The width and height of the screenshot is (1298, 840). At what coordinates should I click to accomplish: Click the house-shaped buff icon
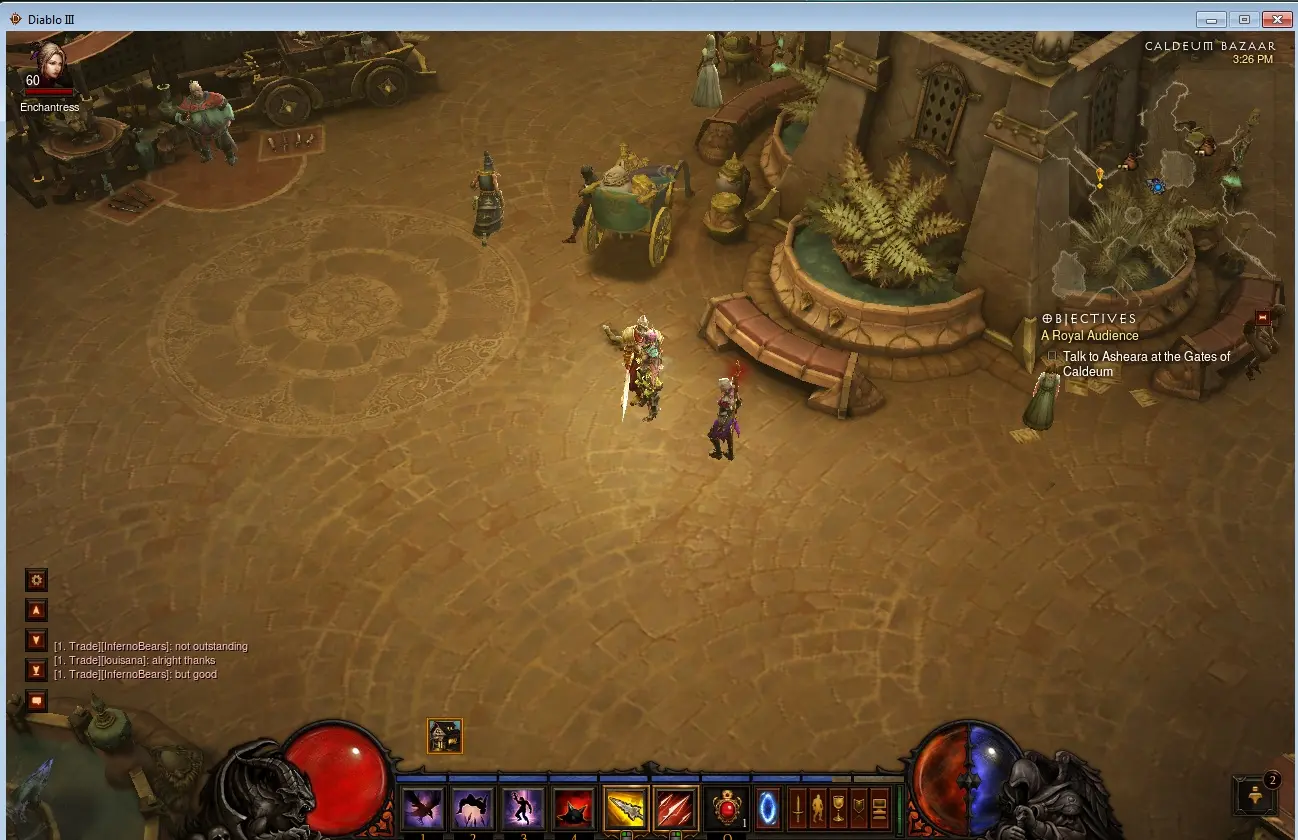445,737
